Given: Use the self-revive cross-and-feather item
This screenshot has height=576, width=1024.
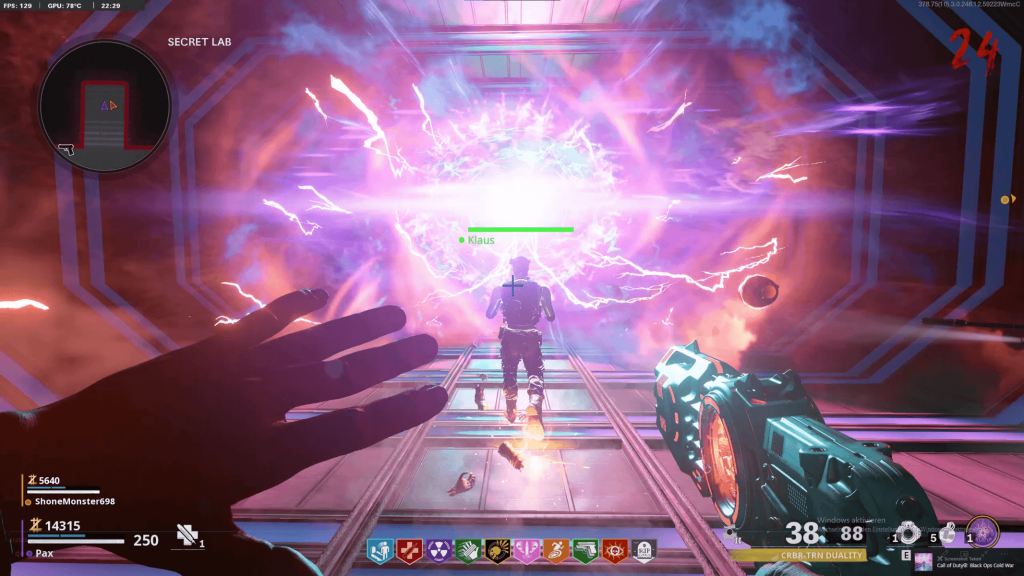Looking at the screenshot, I should [x=186, y=537].
